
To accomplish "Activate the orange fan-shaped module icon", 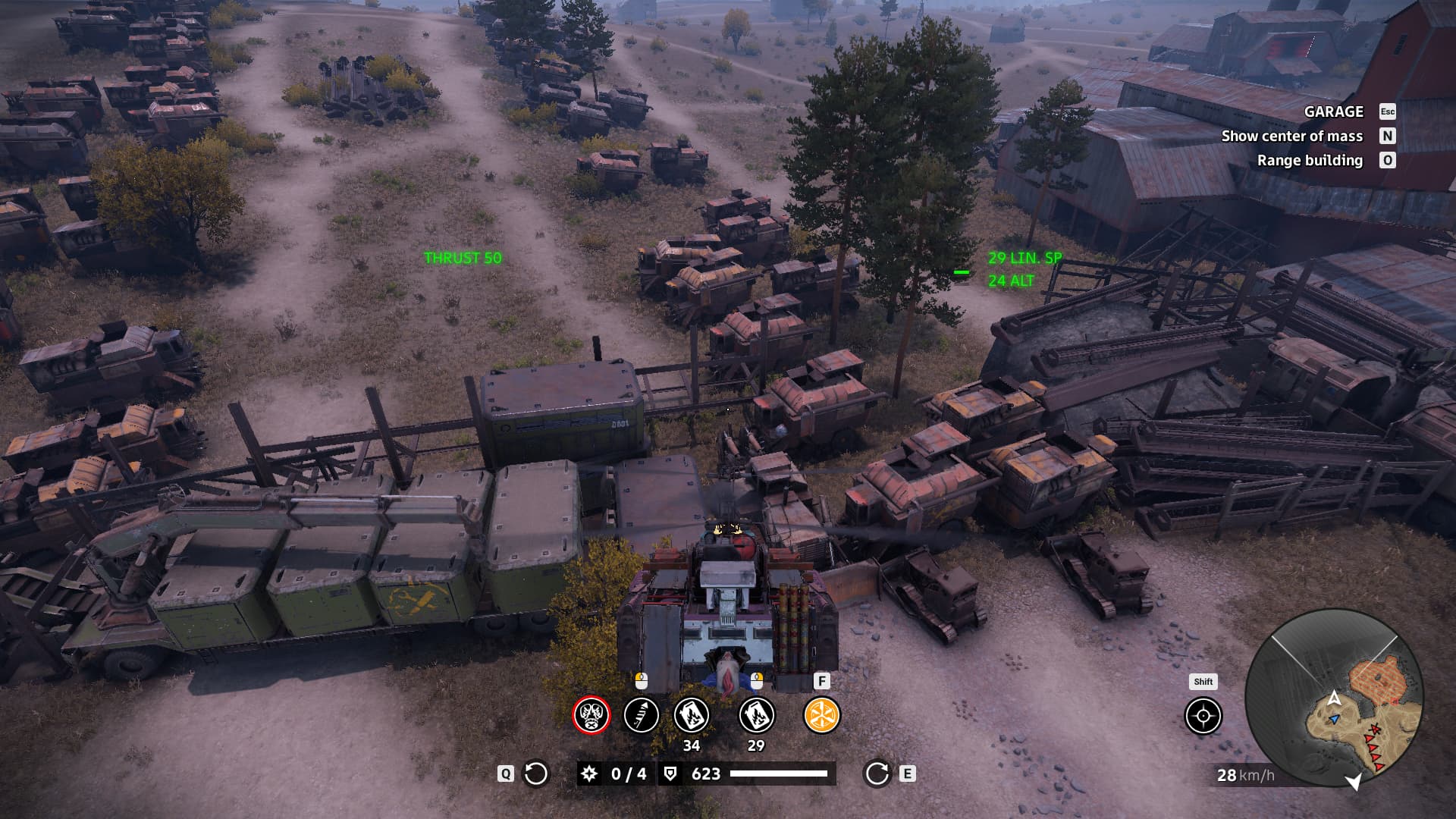I will pos(821,715).
